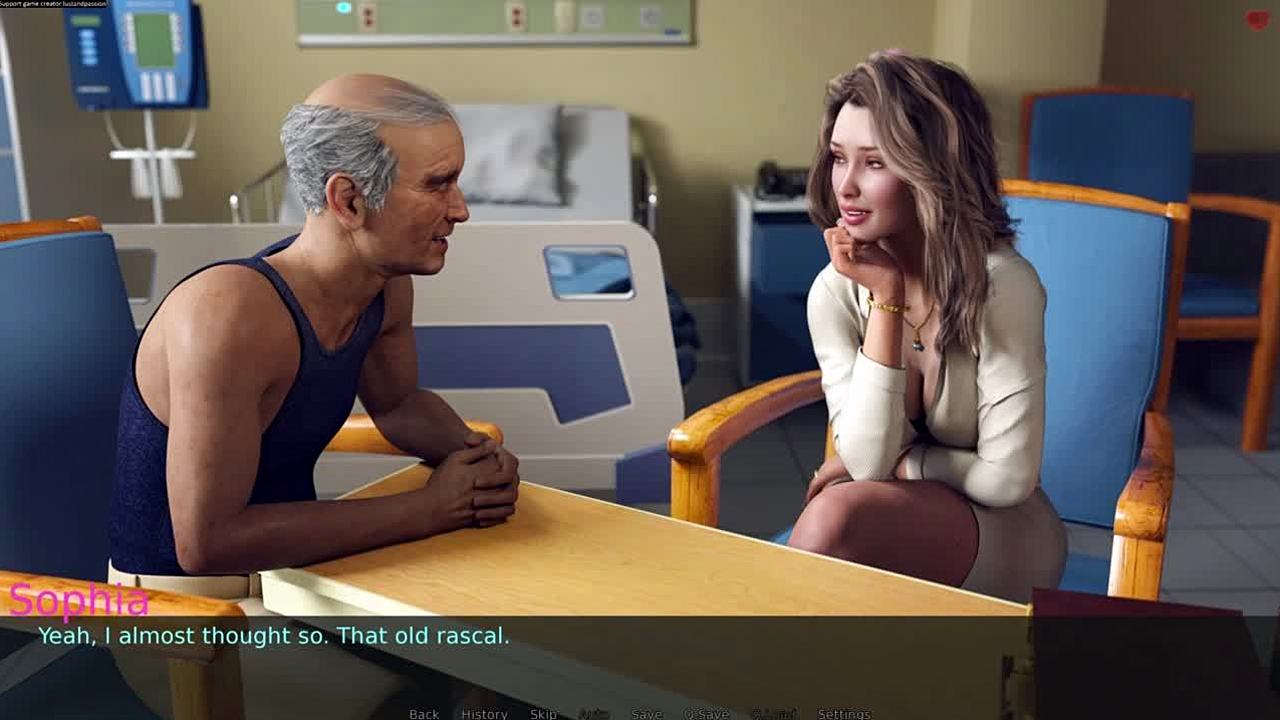Viewport: 1280px width, 720px height.
Task: Activate Skip in the quick menu
Action: coord(543,713)
